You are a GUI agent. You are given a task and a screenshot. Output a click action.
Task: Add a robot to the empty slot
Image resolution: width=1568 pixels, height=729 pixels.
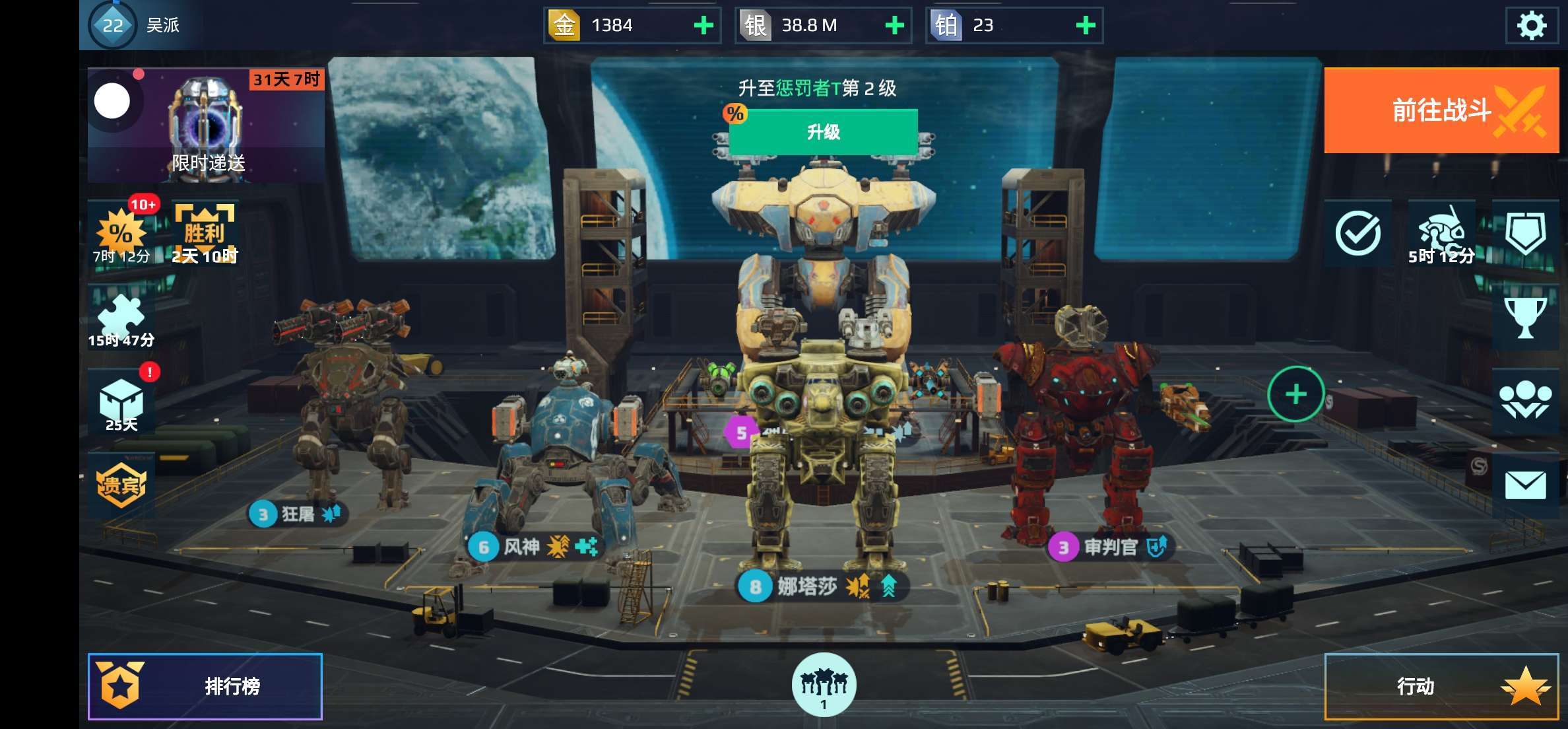click(1295, 394)
